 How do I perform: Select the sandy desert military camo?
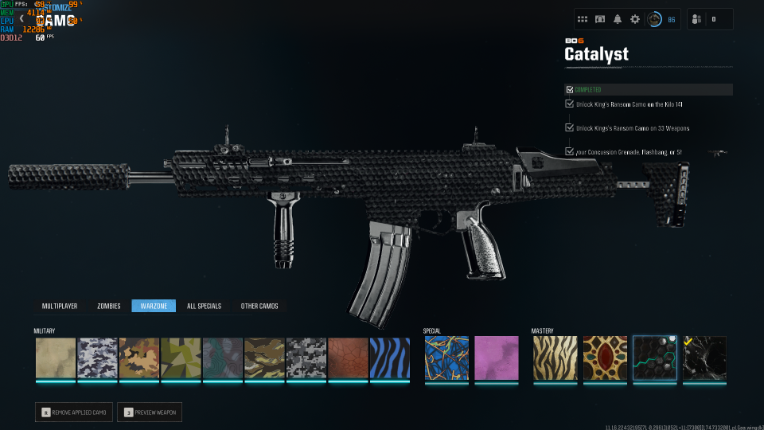(x=55, y=357)
